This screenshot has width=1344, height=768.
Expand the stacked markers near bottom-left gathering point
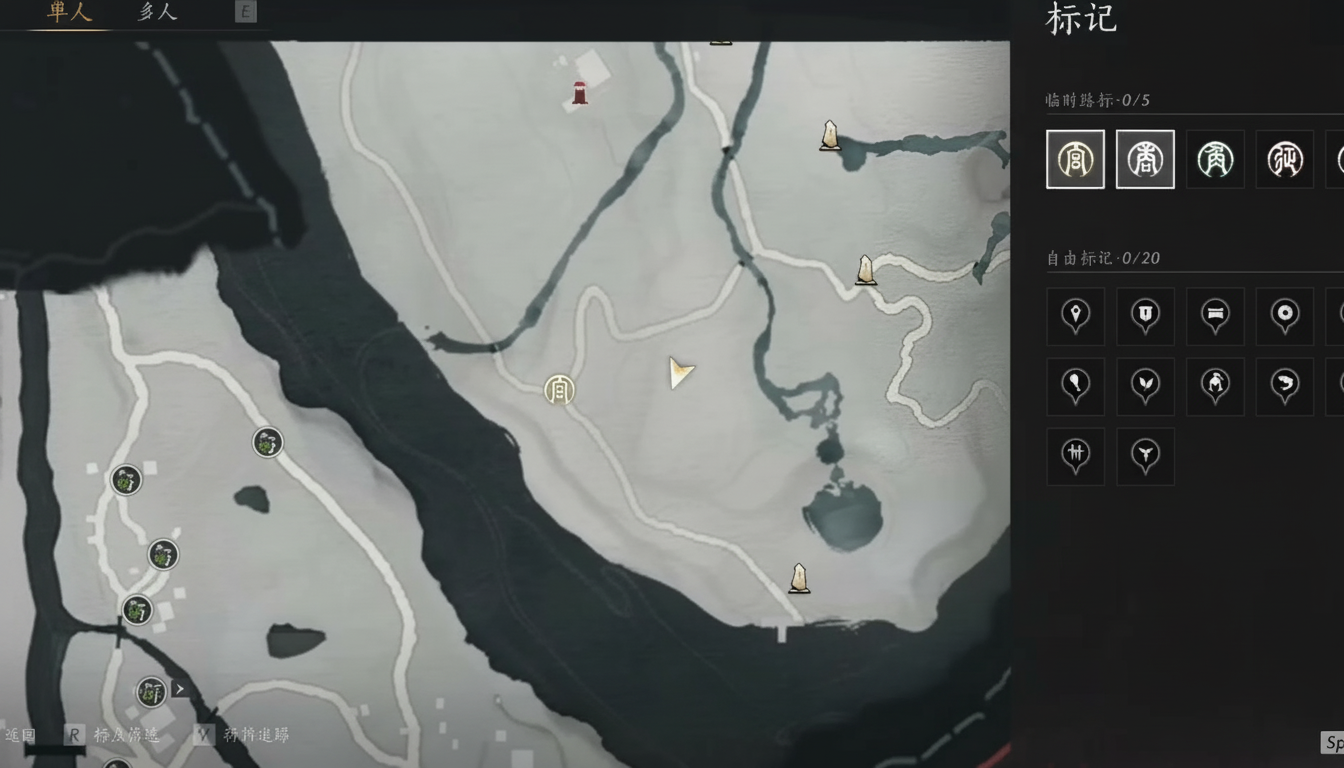pyautogui.click(x=178, y=688)
